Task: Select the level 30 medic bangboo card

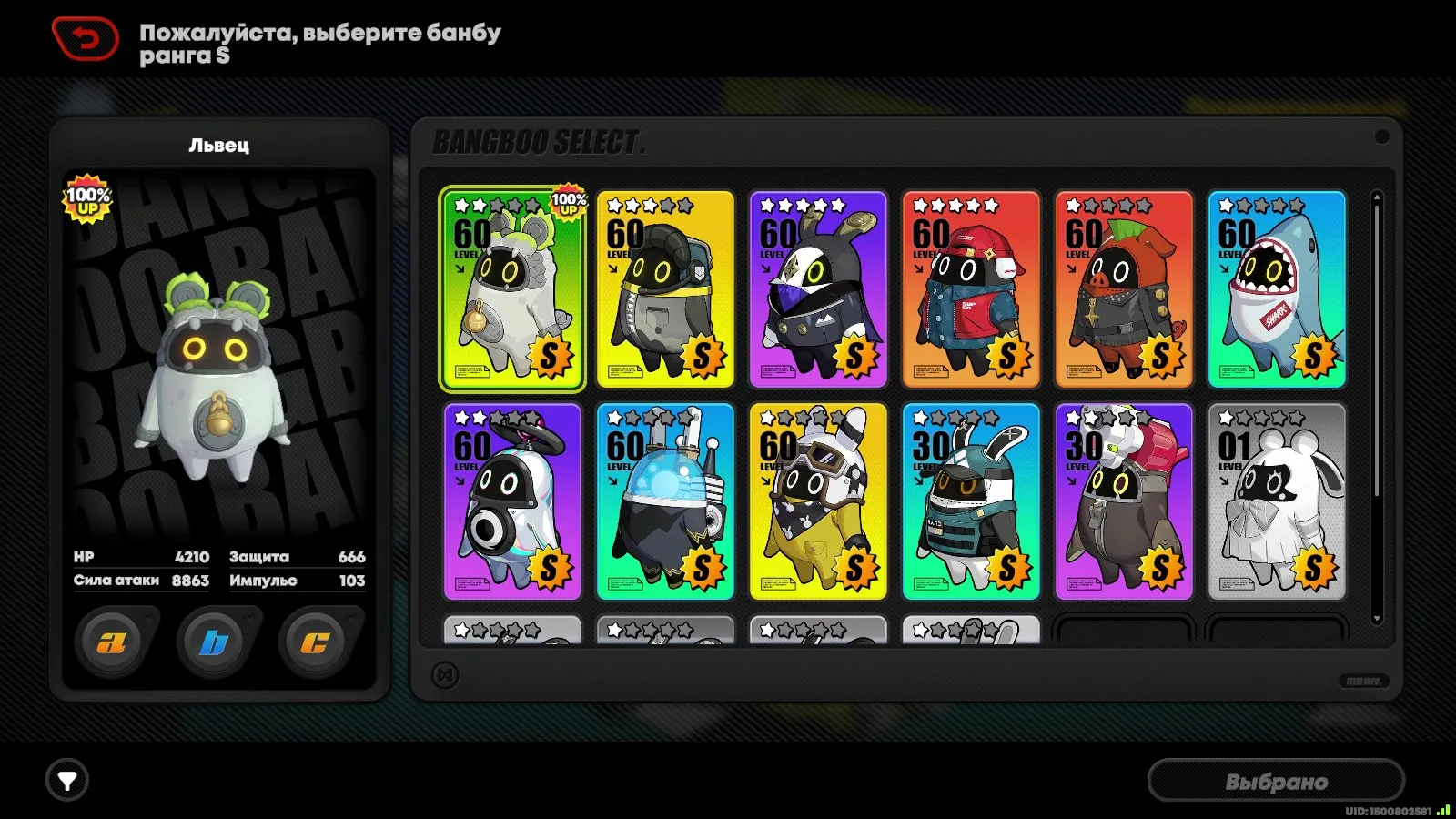Action: click(971, 500)
